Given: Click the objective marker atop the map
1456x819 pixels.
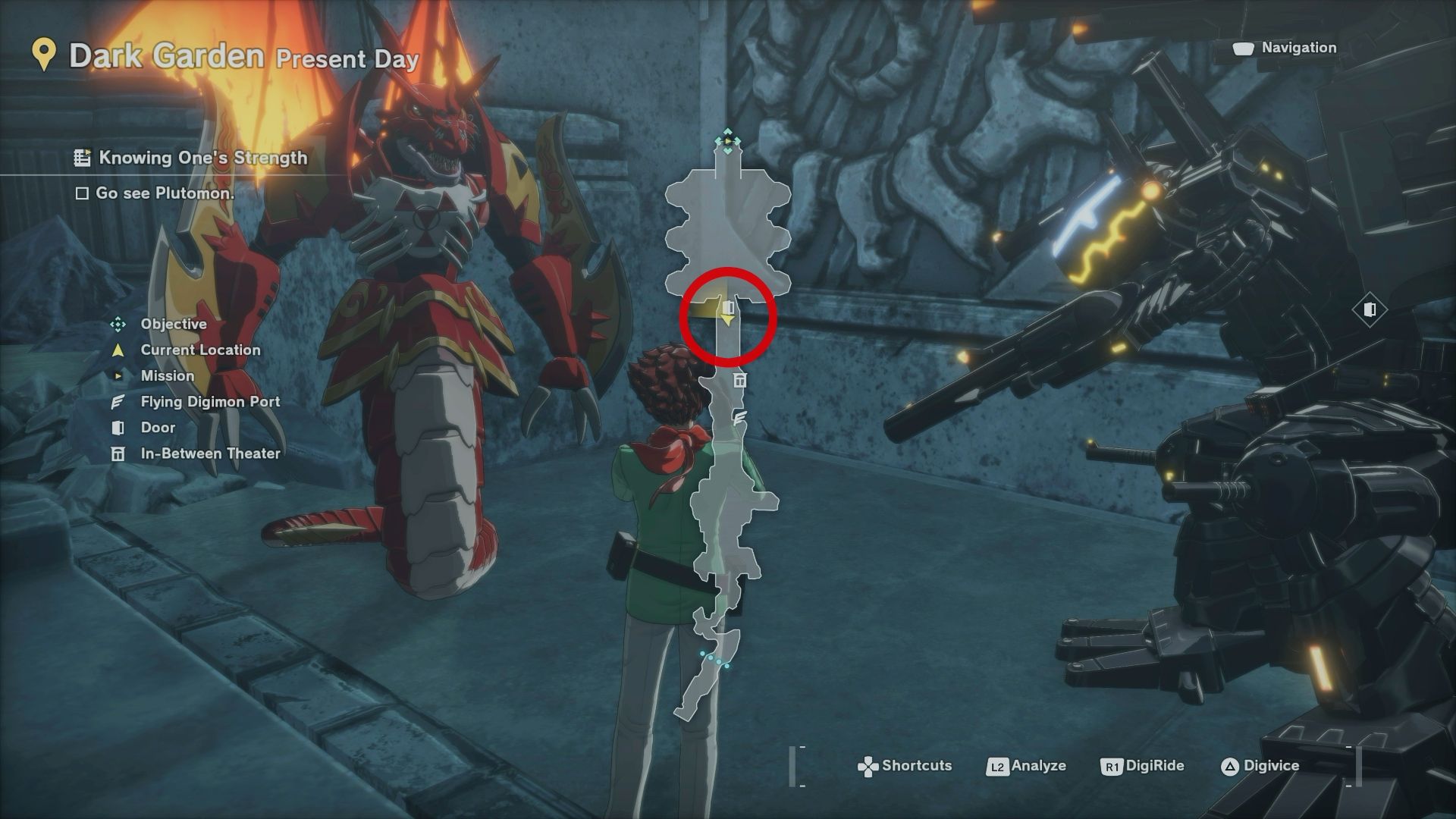Looking at the screenshot, I should [x=728, y=141].
